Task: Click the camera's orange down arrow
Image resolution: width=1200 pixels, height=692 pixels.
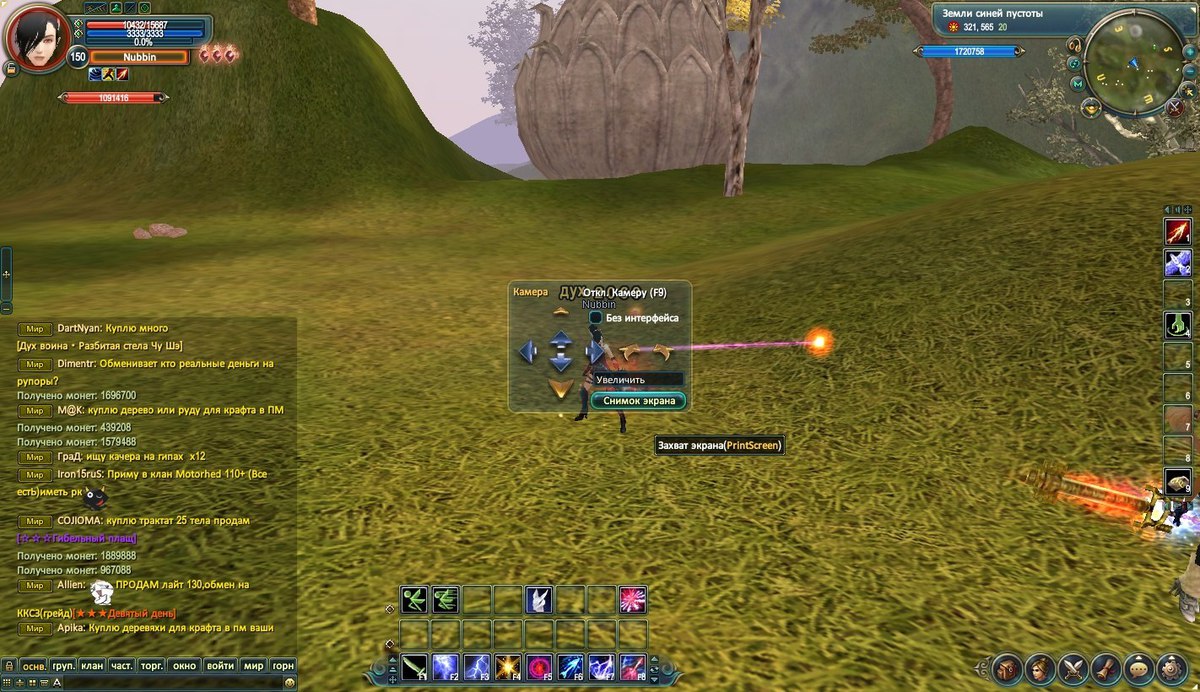Action: 561,388
